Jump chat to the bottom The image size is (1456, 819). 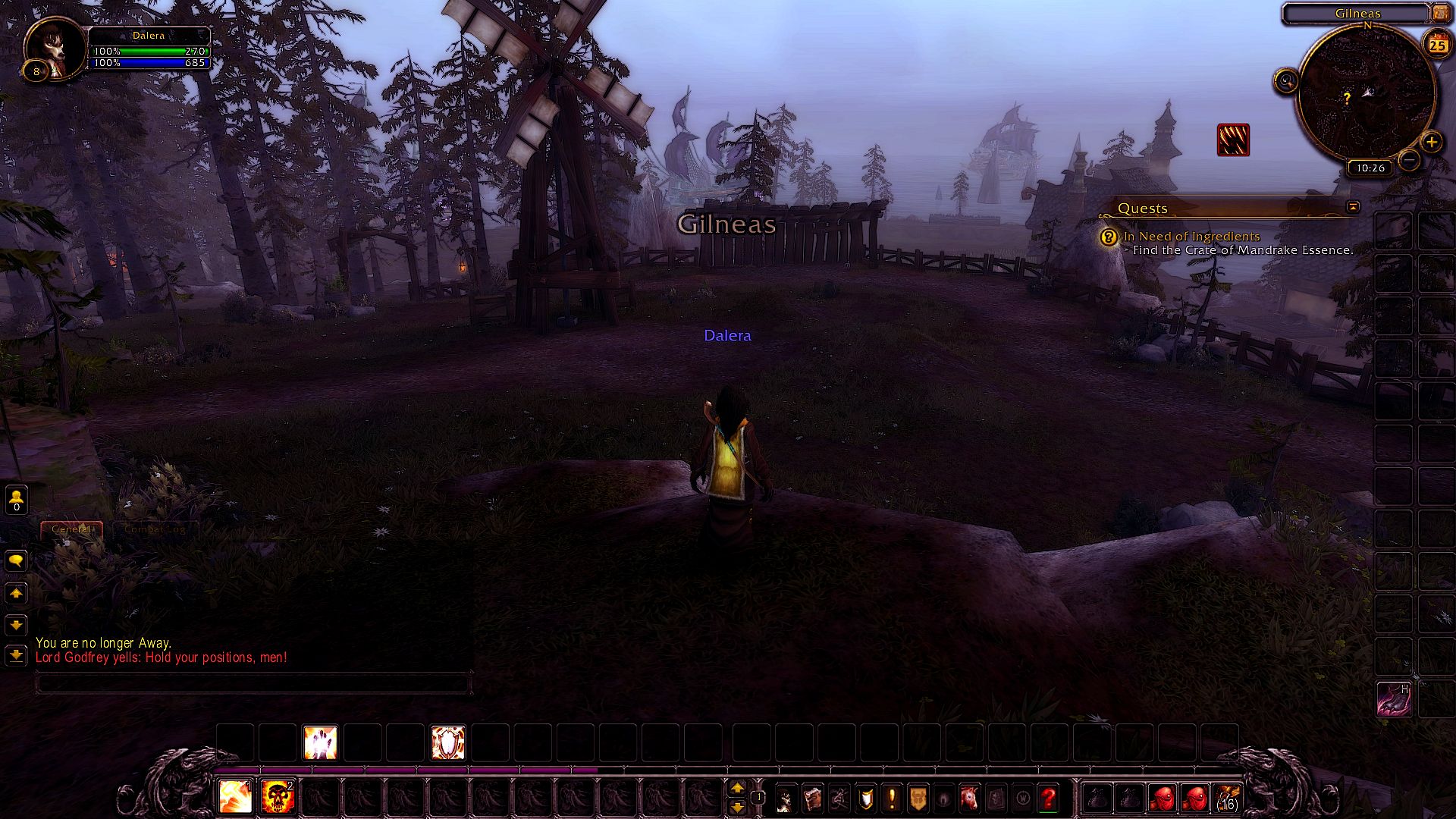[x=16, y=654]
